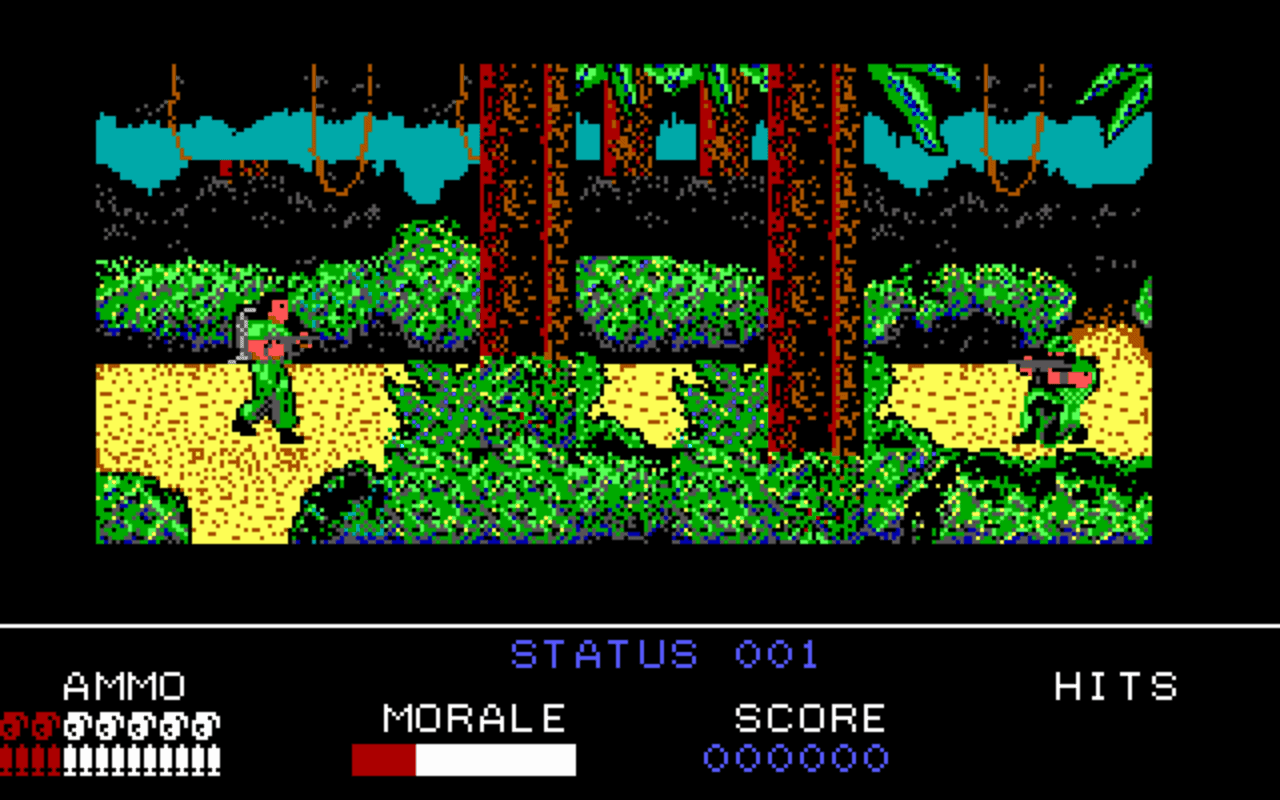The height and width of the screenshot is (800, 1280).
Task: Expand the HITS display area
Action: click(x=1115, y=687)
